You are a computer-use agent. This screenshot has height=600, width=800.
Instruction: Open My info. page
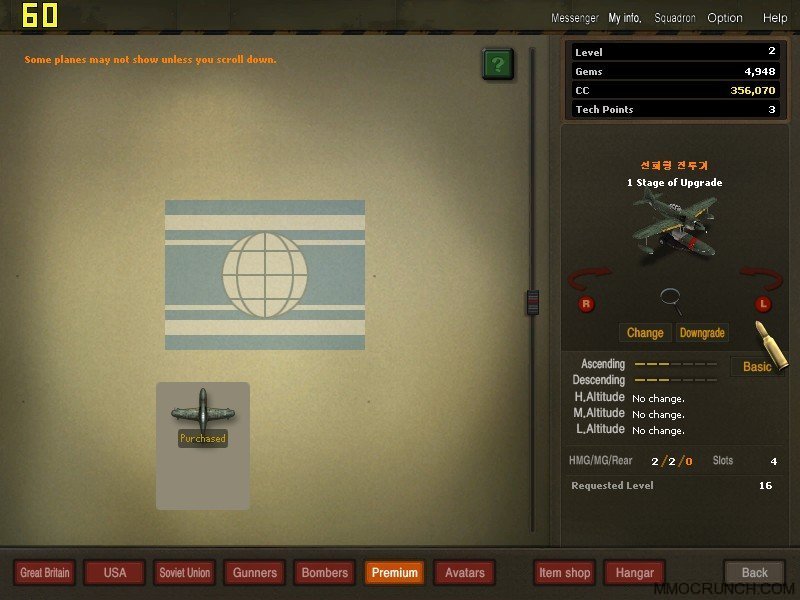[625, 18]
